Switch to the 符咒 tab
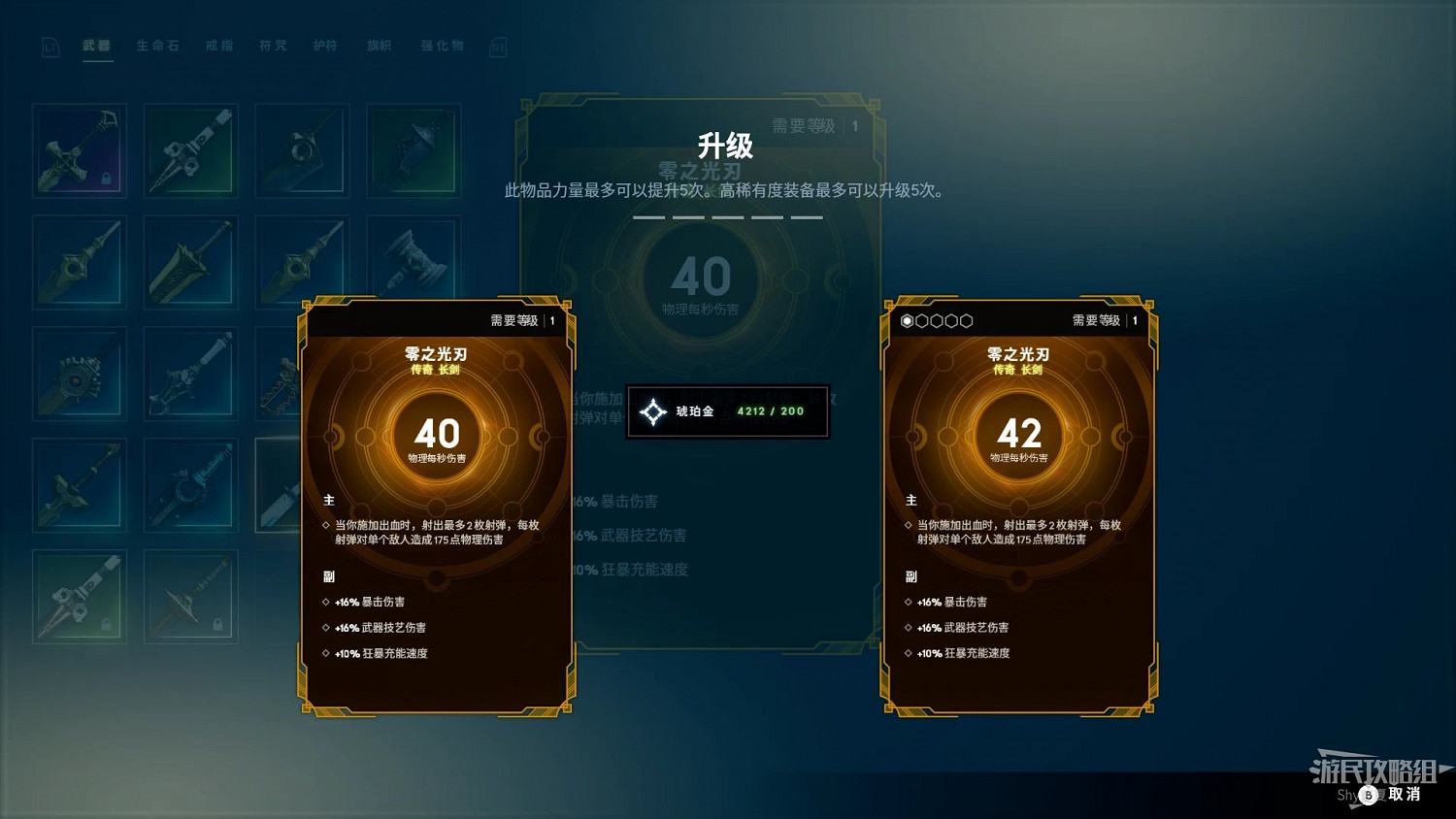The width and height of the screenshot is (1456, 819). click(x=273, y=46)
